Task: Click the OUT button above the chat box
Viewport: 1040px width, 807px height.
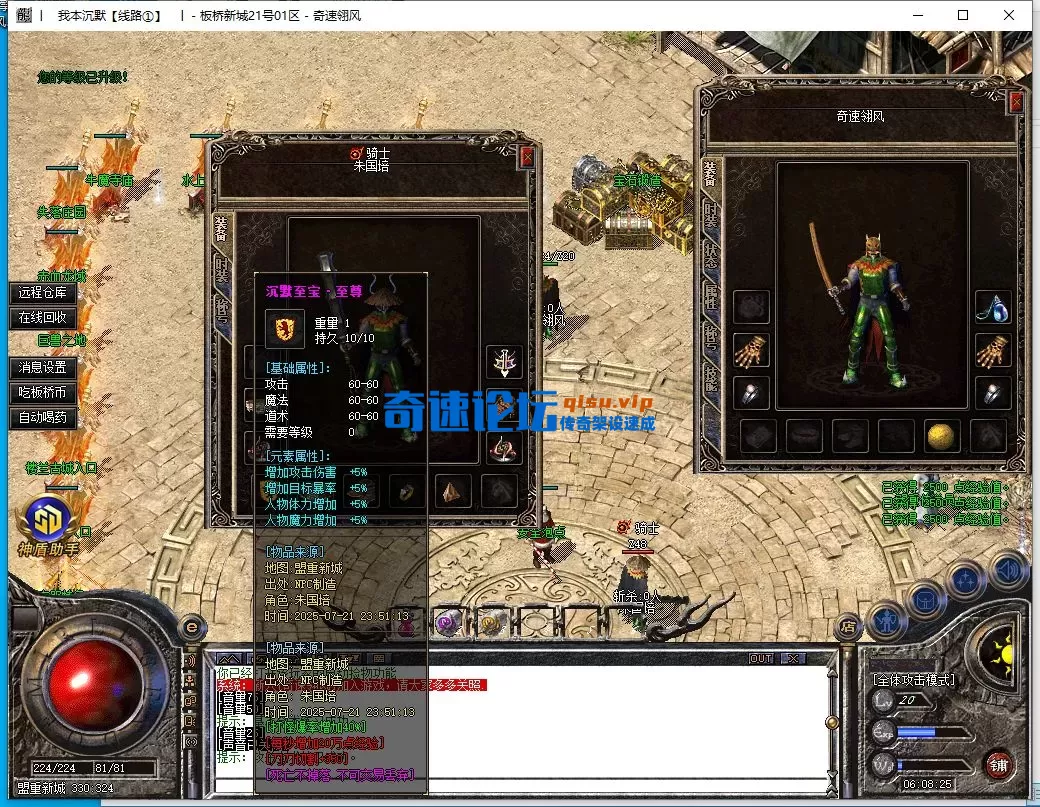Action: point(761,659)
